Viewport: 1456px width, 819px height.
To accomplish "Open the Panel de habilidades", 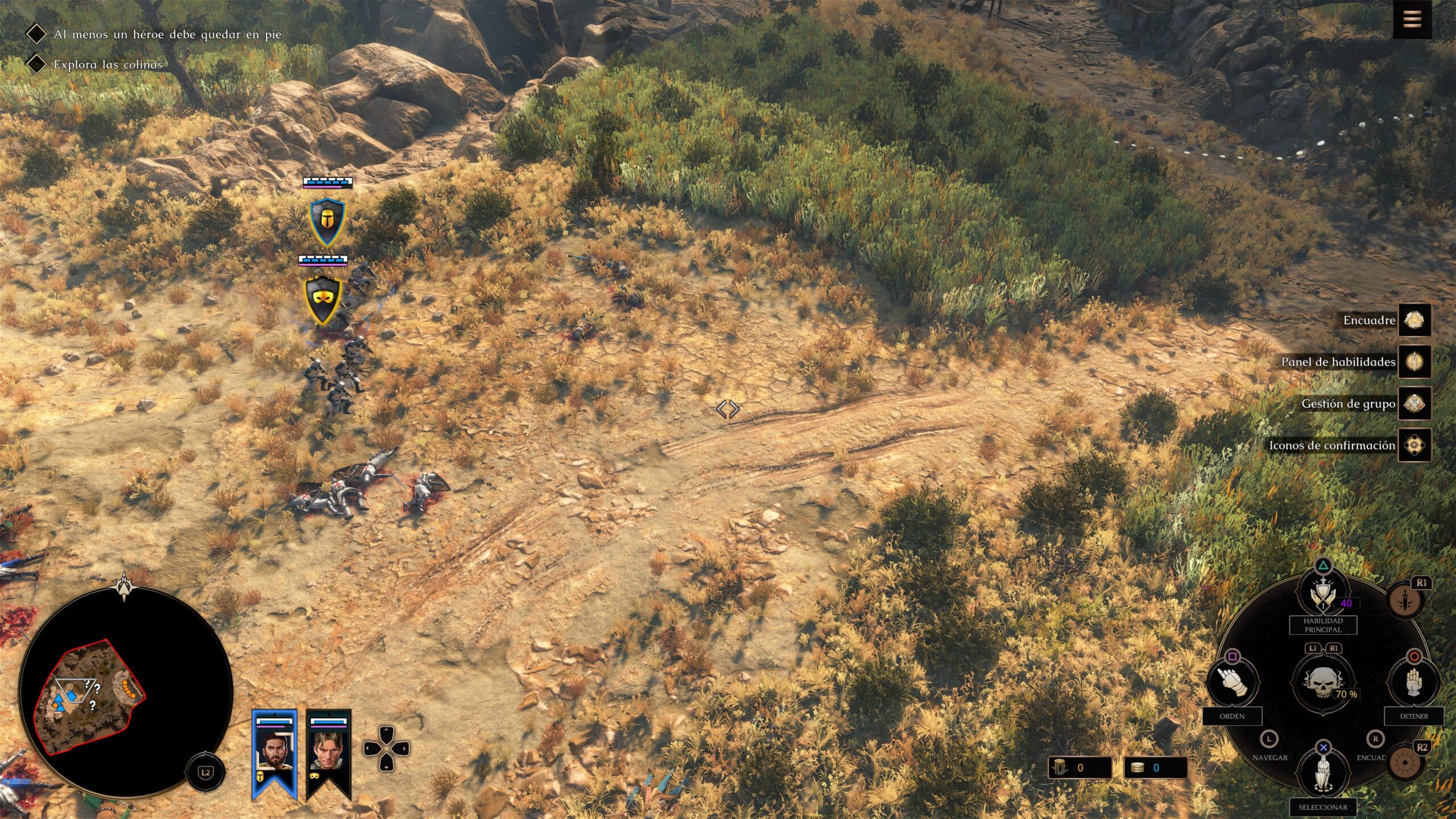I will (1414, 362).
